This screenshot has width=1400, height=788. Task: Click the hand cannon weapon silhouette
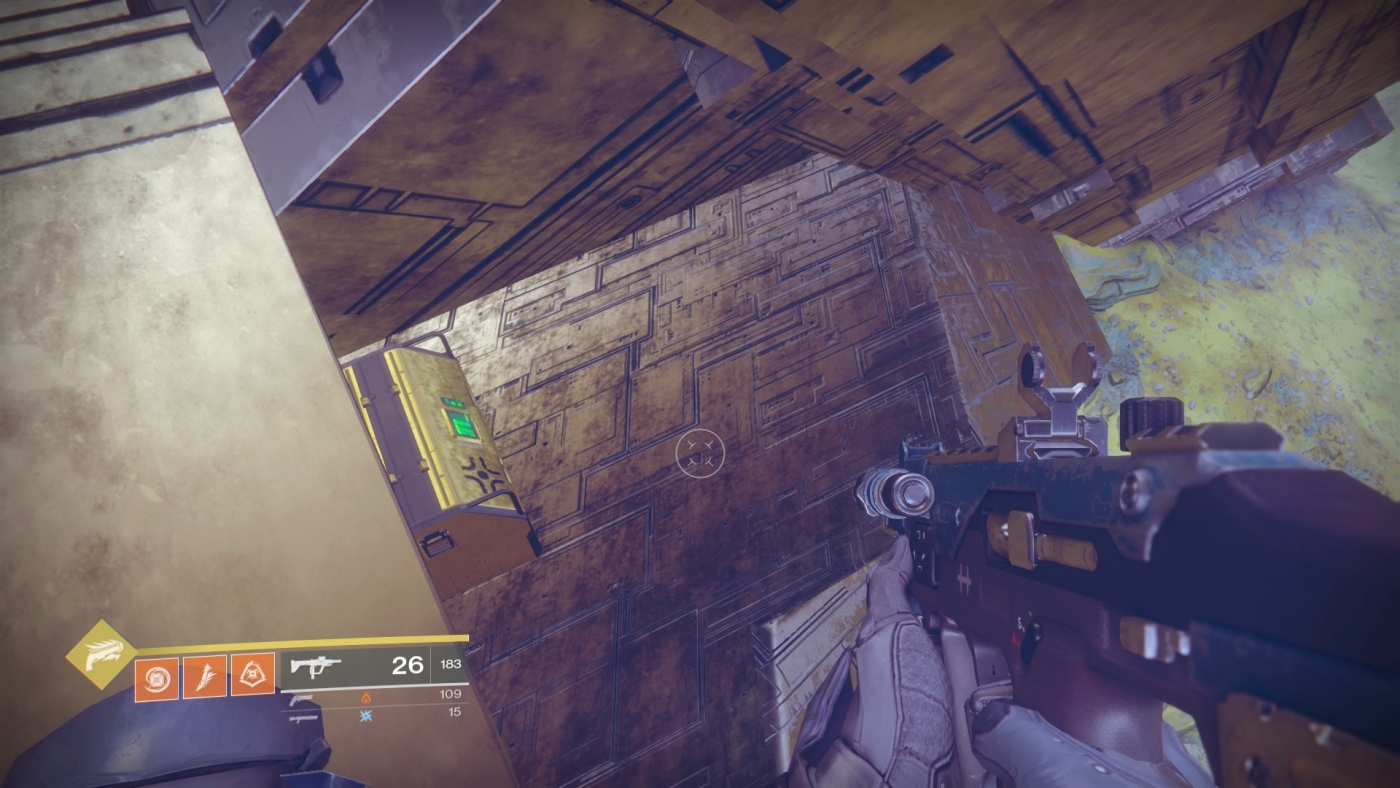pyautogui.click(x=300, y=700)
